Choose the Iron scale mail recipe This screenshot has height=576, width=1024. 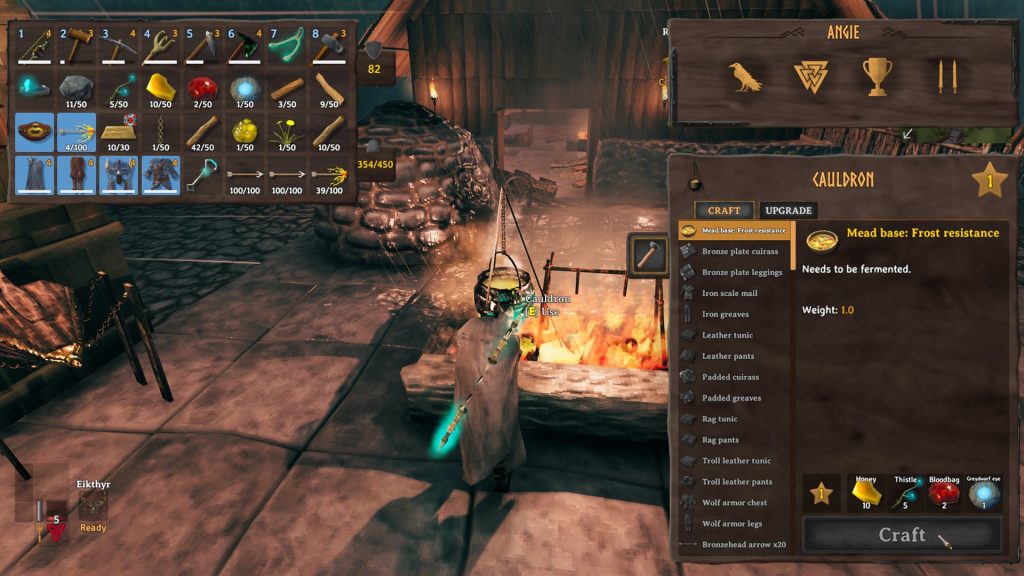click(x=729, y=293)
